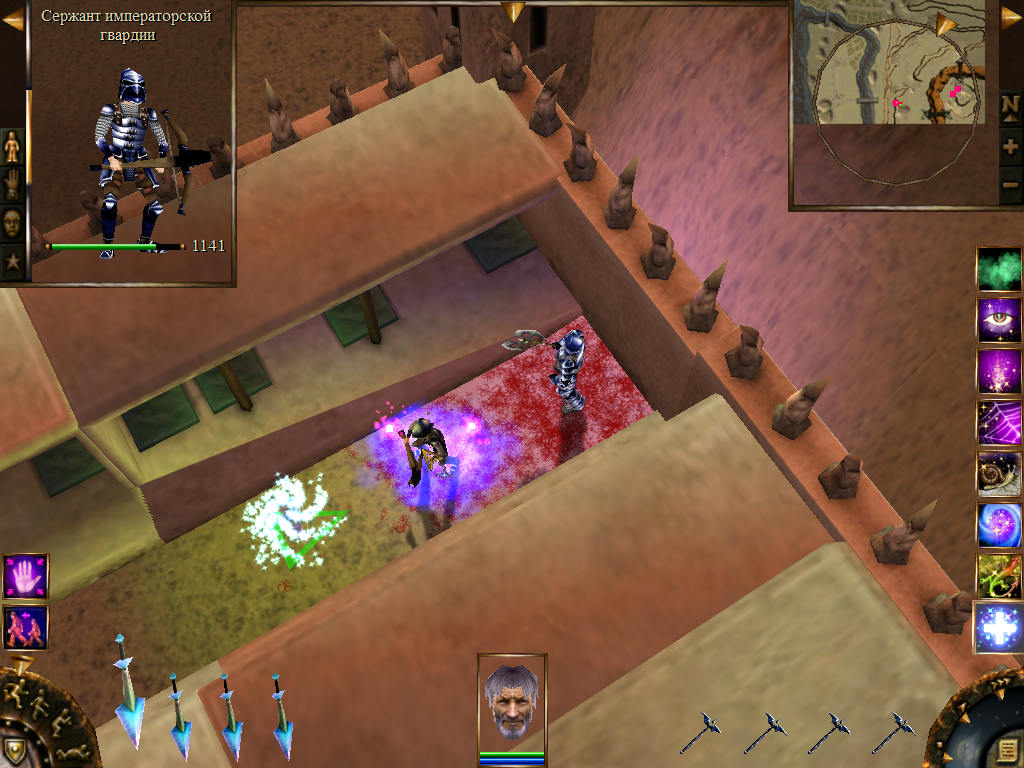Select the glowing white cross spell
This screenshot has height=768, width=1024.
[998, 627]
